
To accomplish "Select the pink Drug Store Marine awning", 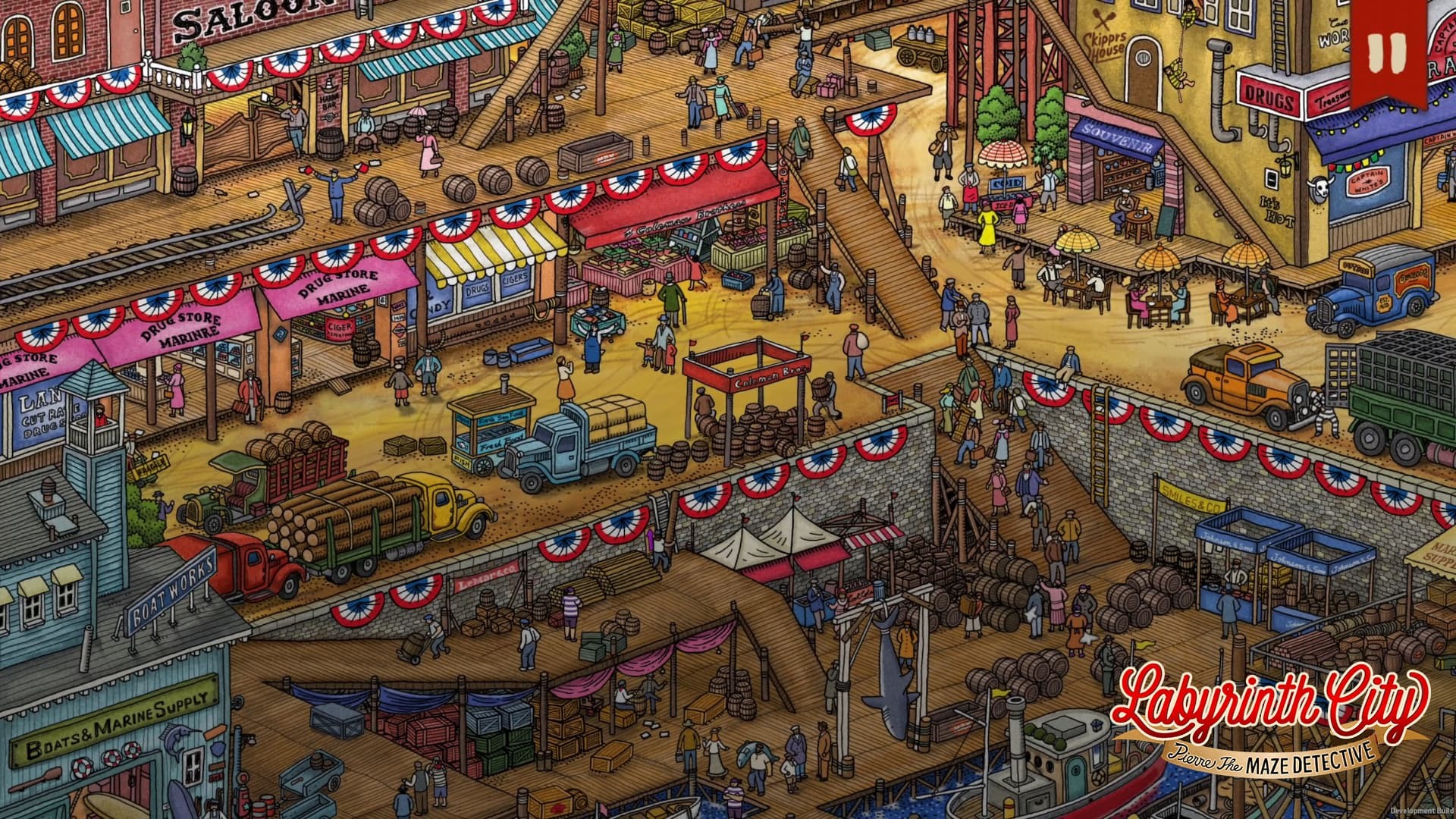I will point(182,326).
